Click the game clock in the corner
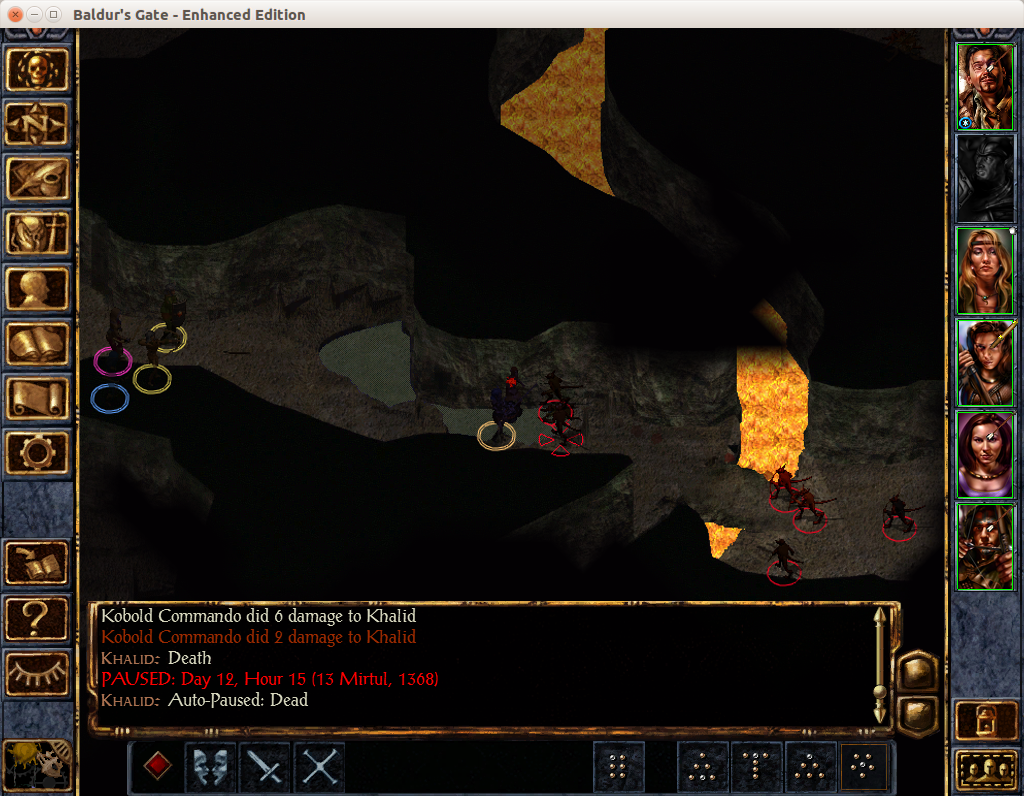1024x796 pixels. coord(38,766)
